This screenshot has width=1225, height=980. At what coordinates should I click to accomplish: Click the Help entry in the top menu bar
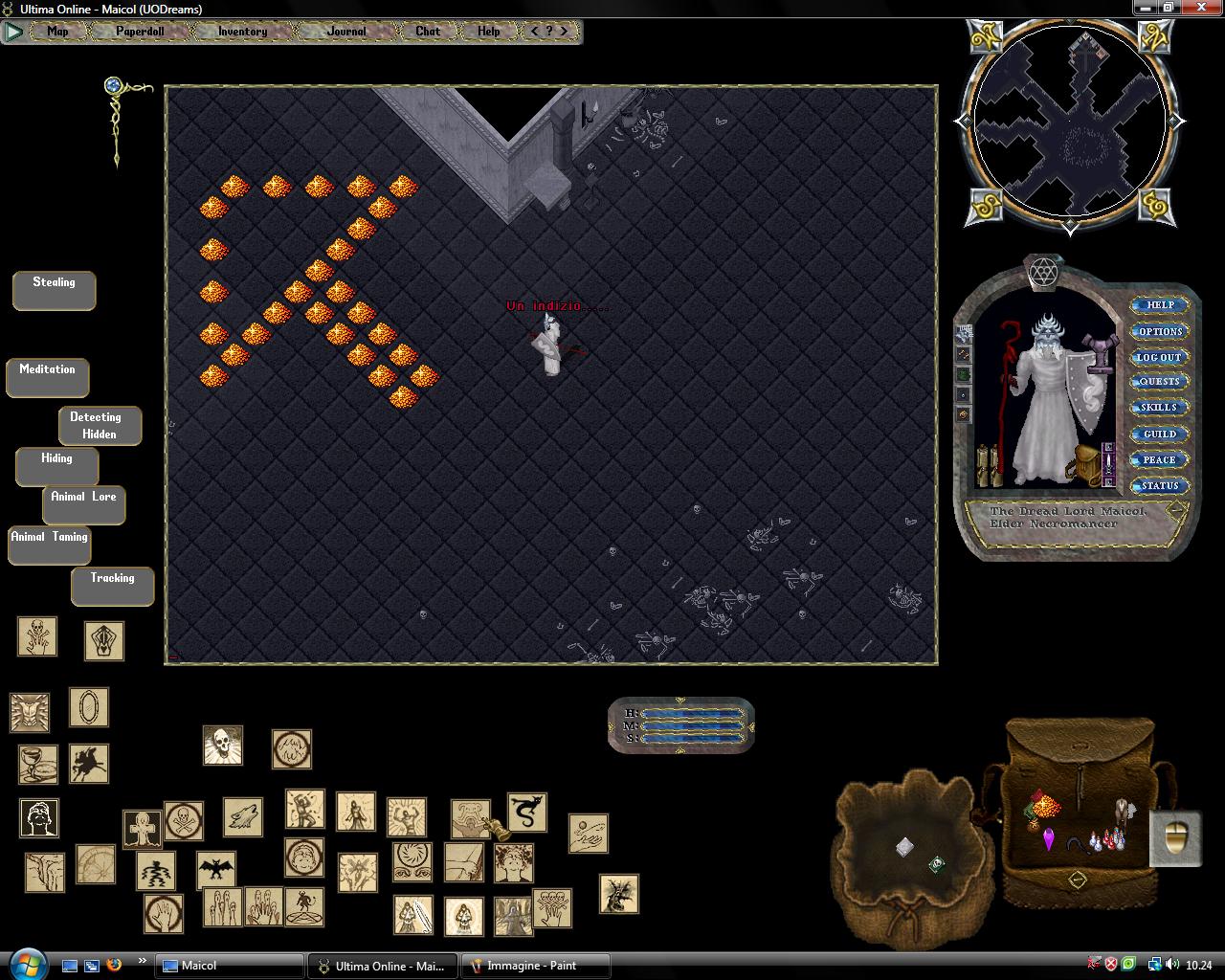488,32
